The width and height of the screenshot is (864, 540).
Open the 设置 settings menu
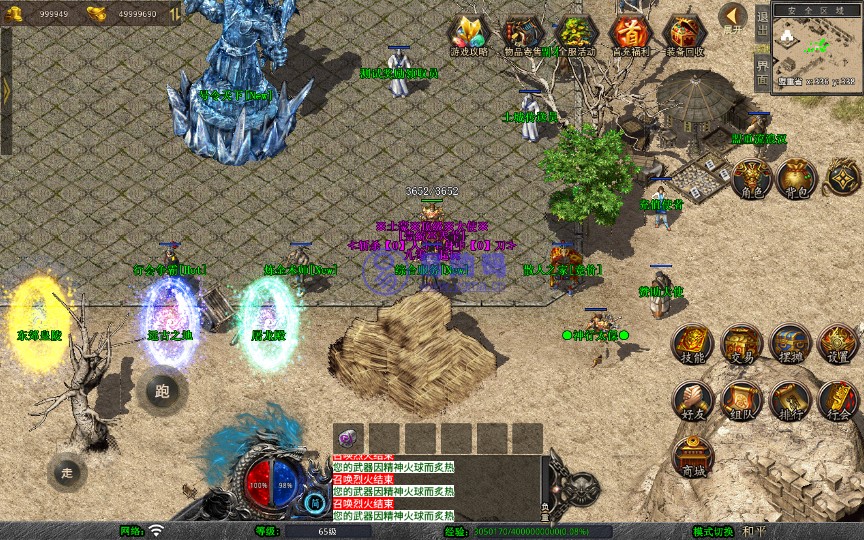838,343
